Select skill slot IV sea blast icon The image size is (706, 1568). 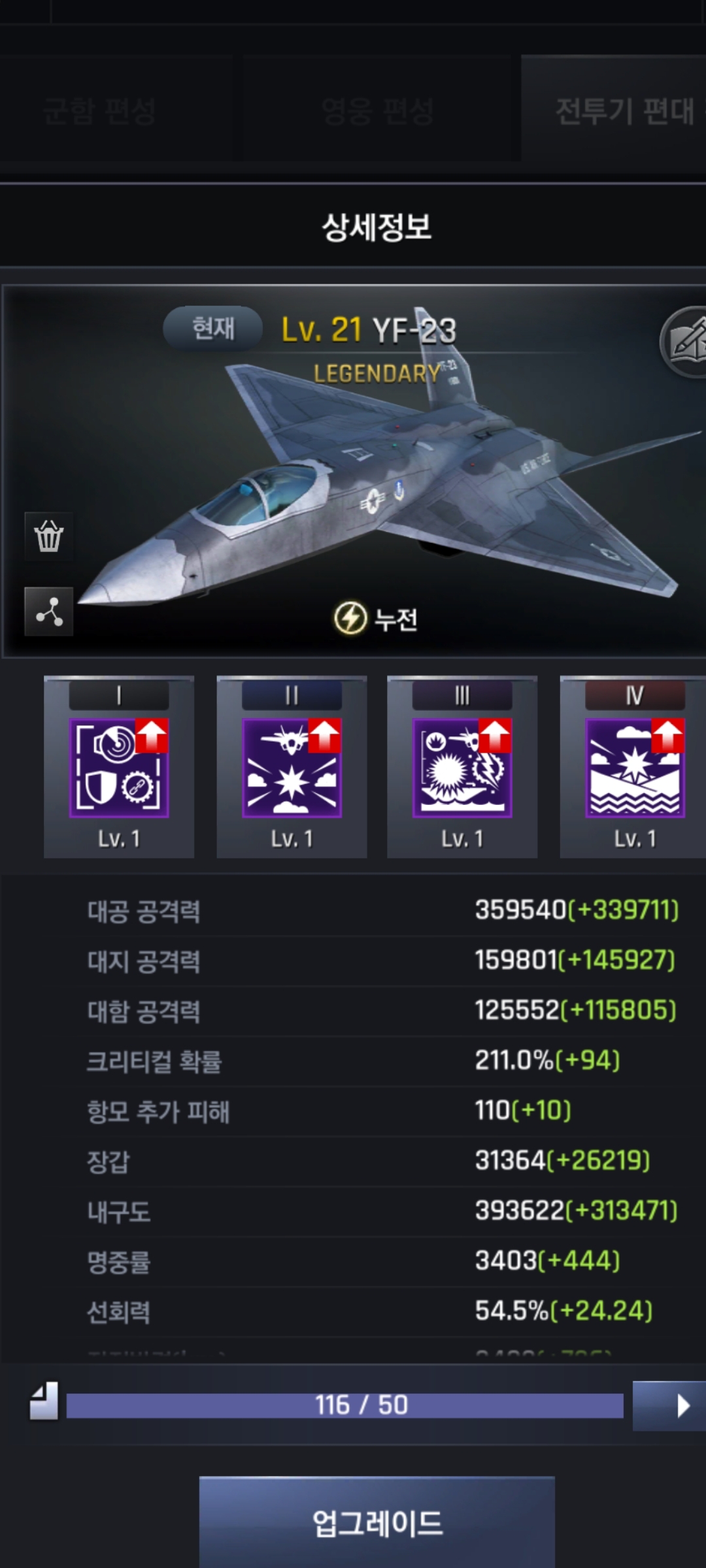(x=634, y=768)
